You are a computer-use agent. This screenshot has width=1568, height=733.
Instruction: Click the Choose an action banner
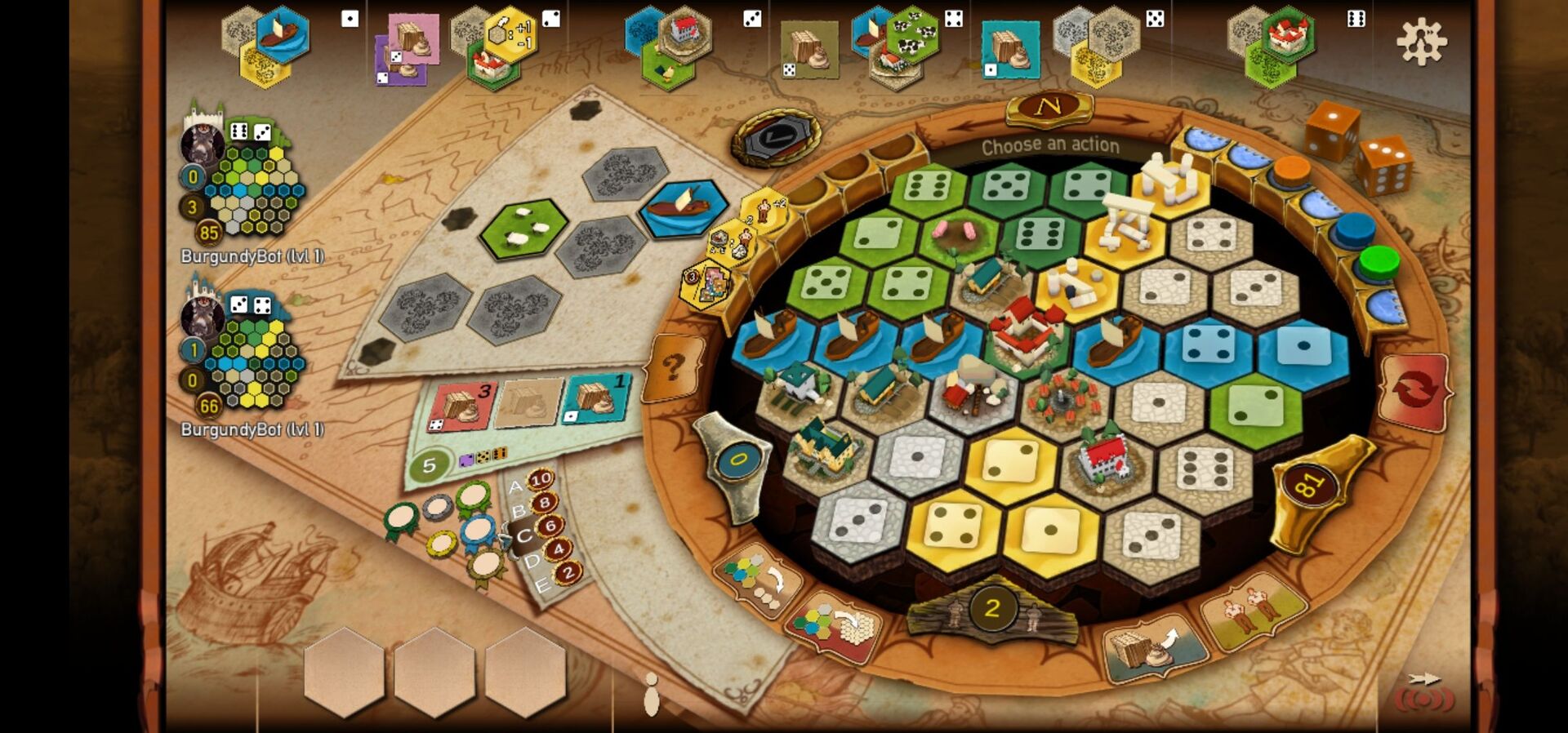pos(1050,145)
